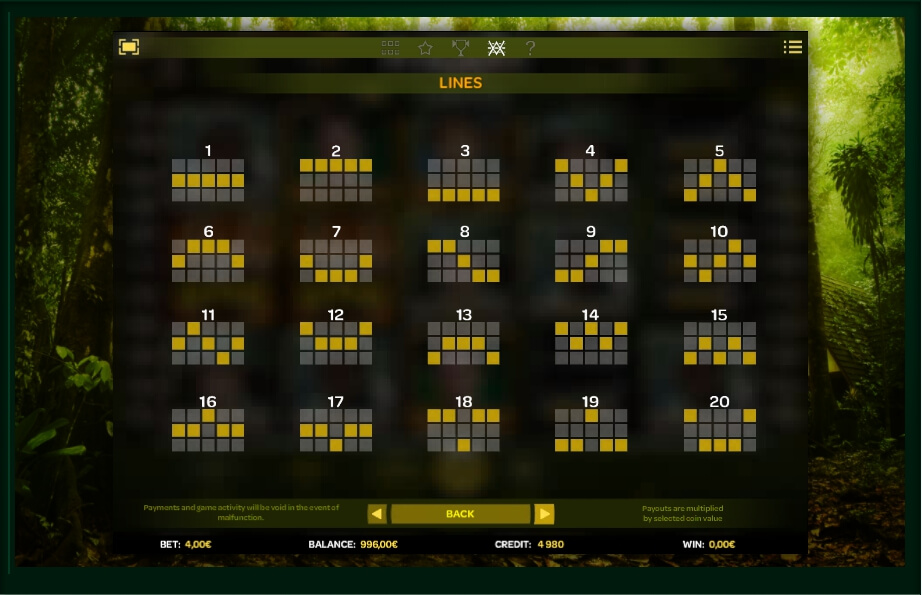Show the star features tab

pyautogui.click(x=425, y=47)
